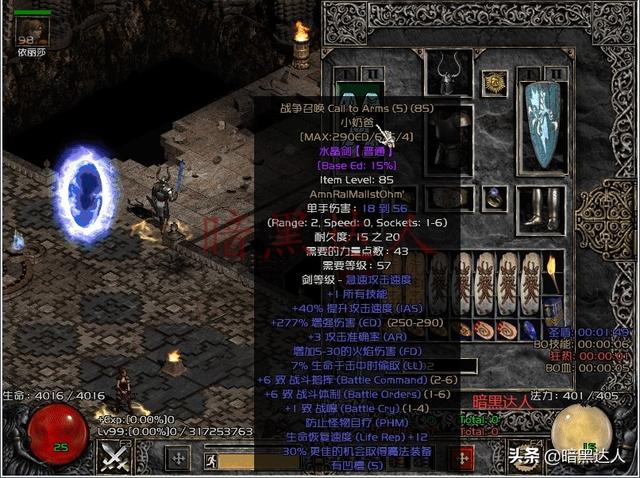Toggle the run/walk running man button
Image resolution: width=640 pixels, height=478 pixels.
[211, 460]
